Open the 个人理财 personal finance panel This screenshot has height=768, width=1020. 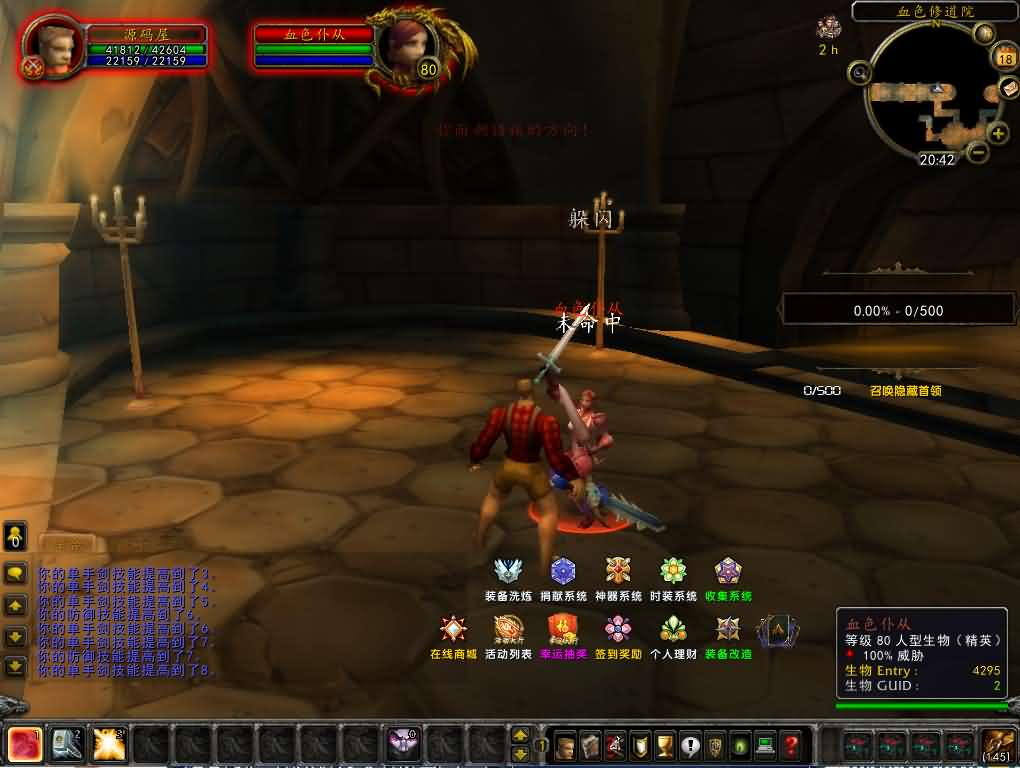pos(673,630)
